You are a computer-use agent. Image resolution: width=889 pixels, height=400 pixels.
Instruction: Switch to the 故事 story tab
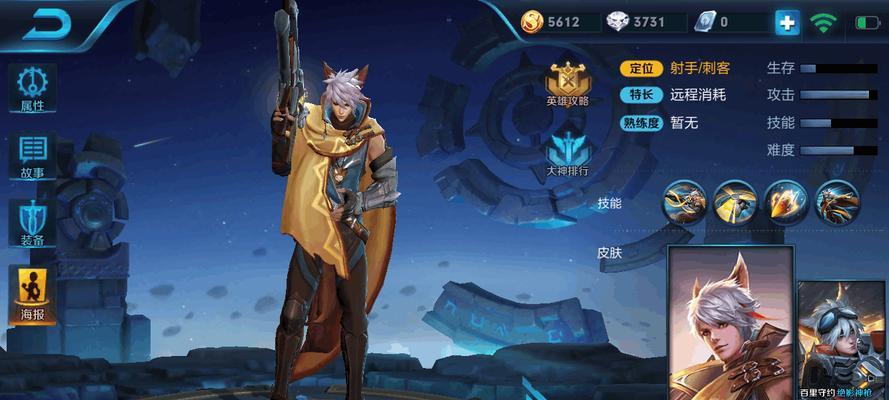33,157
